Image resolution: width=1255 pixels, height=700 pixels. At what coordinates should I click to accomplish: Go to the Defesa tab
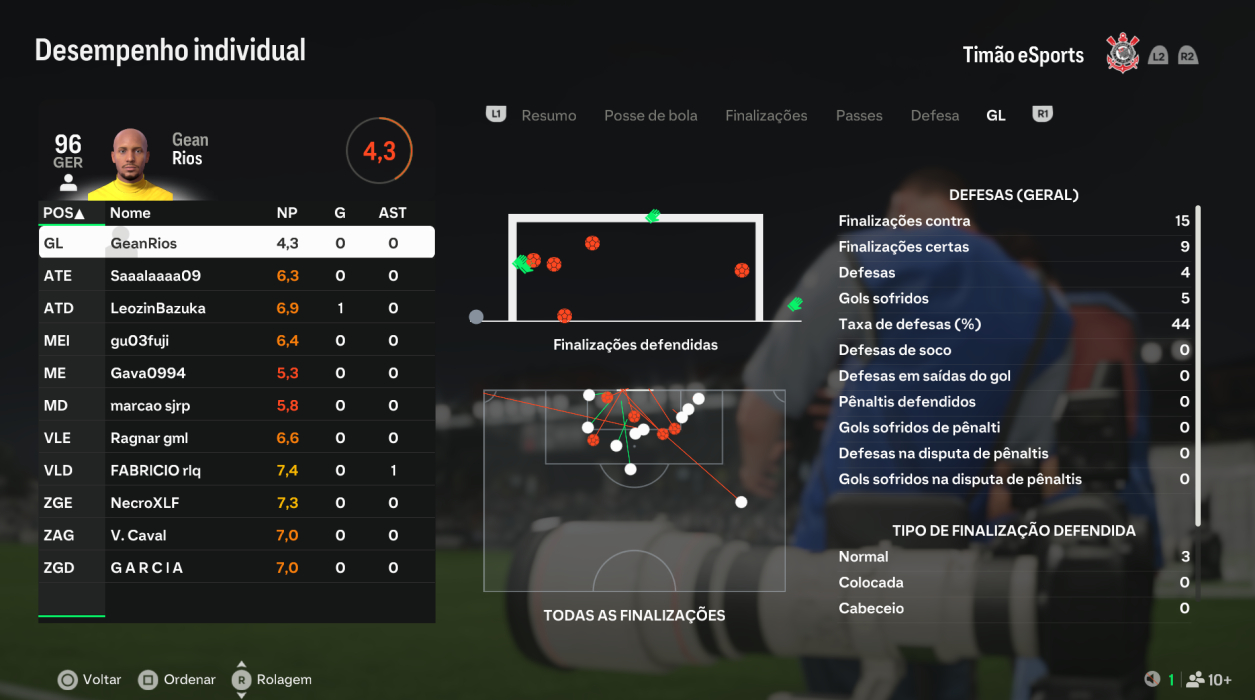[x=934, y=116]
